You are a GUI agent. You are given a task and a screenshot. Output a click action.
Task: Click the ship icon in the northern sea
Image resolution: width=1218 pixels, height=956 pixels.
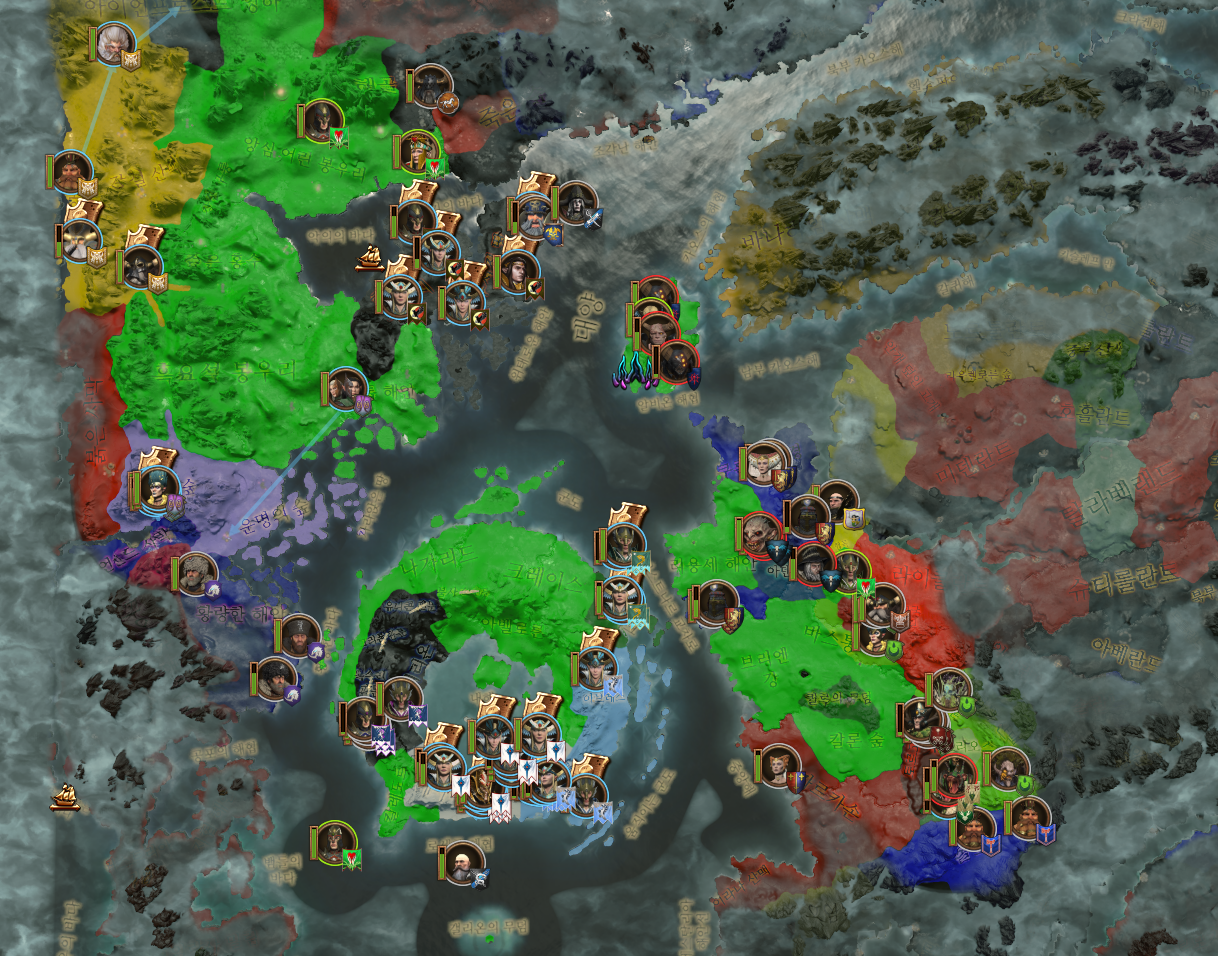point(370,258)
